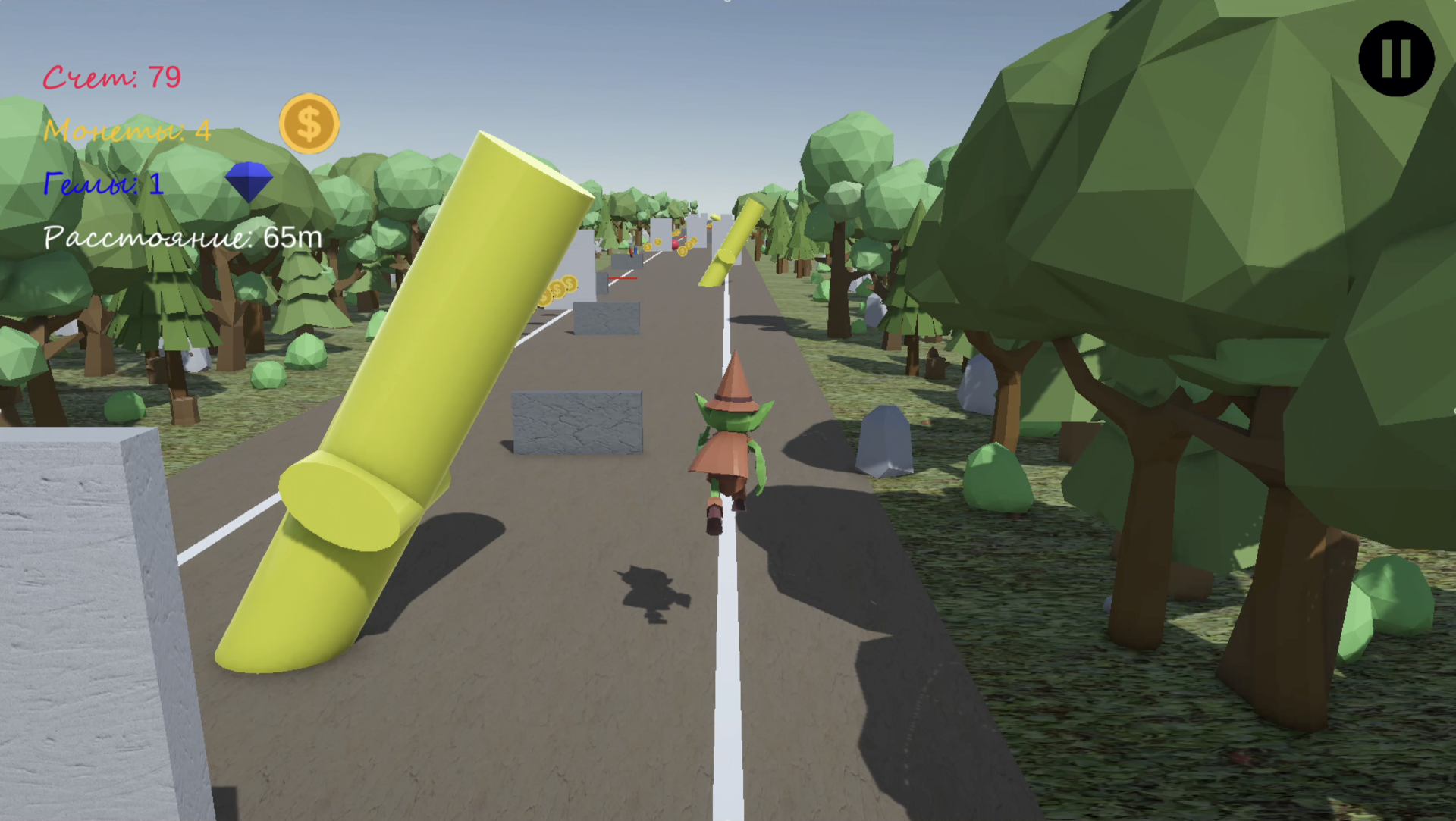Click the gray stone block obstacle

tap(576, 421)
